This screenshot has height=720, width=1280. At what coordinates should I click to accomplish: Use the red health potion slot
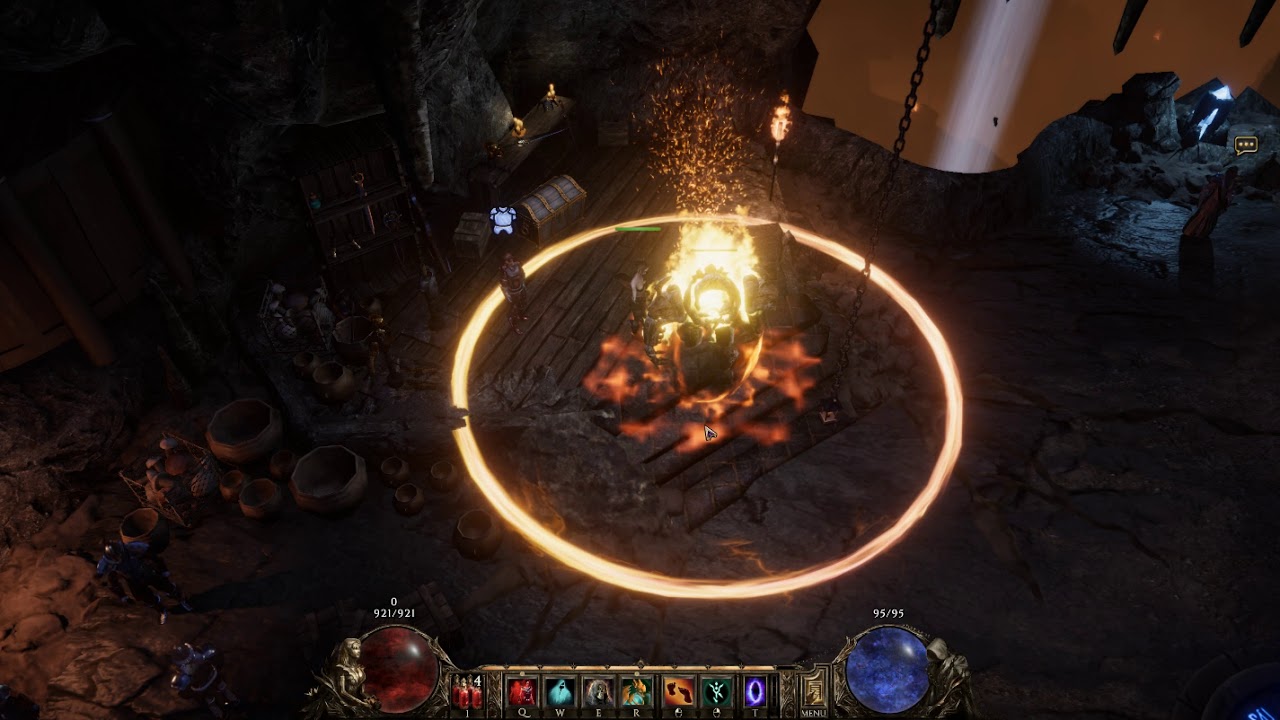point(466,692)
